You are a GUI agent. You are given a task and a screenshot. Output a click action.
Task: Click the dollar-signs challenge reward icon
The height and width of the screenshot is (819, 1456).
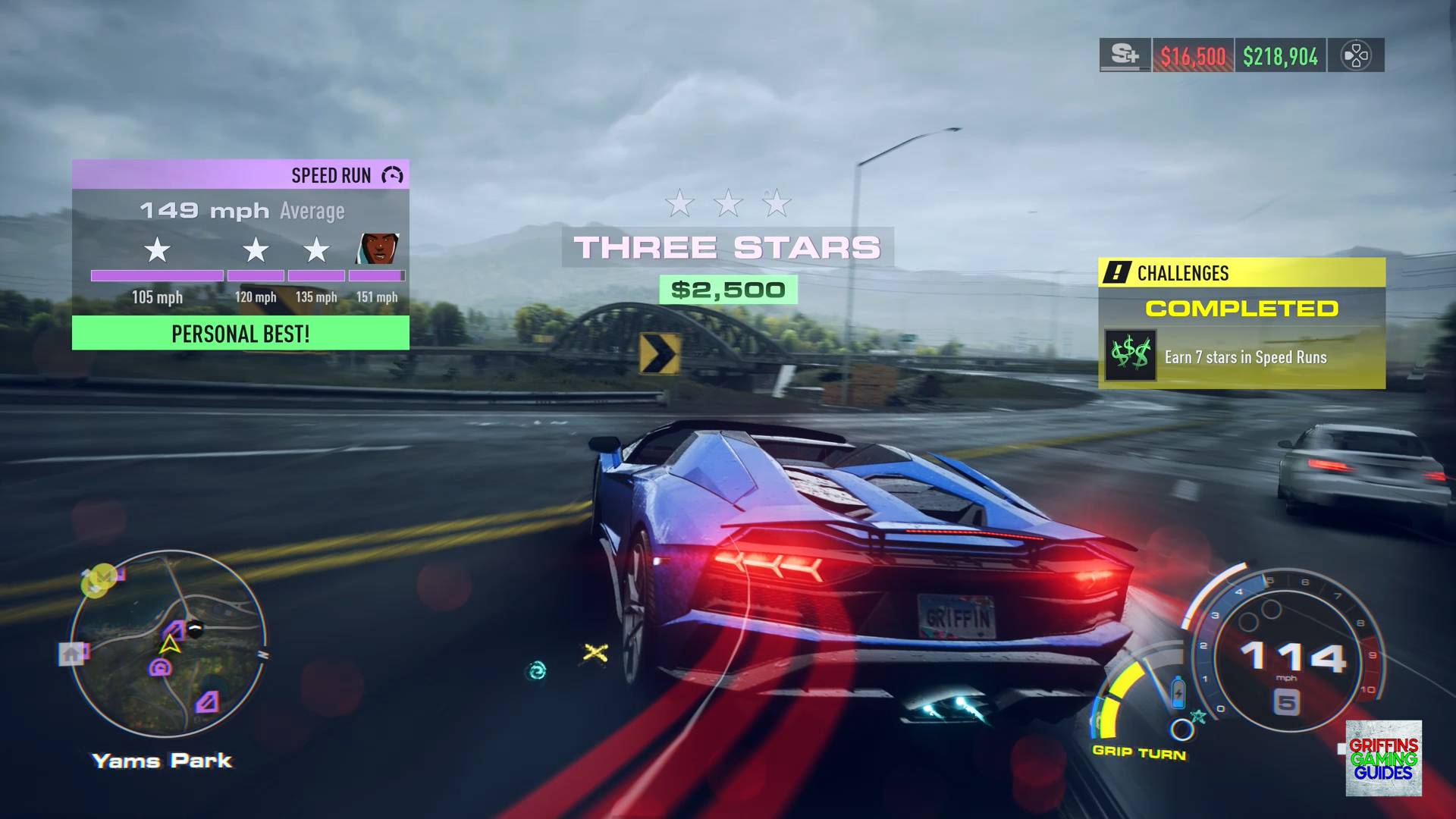(1130, 355)
